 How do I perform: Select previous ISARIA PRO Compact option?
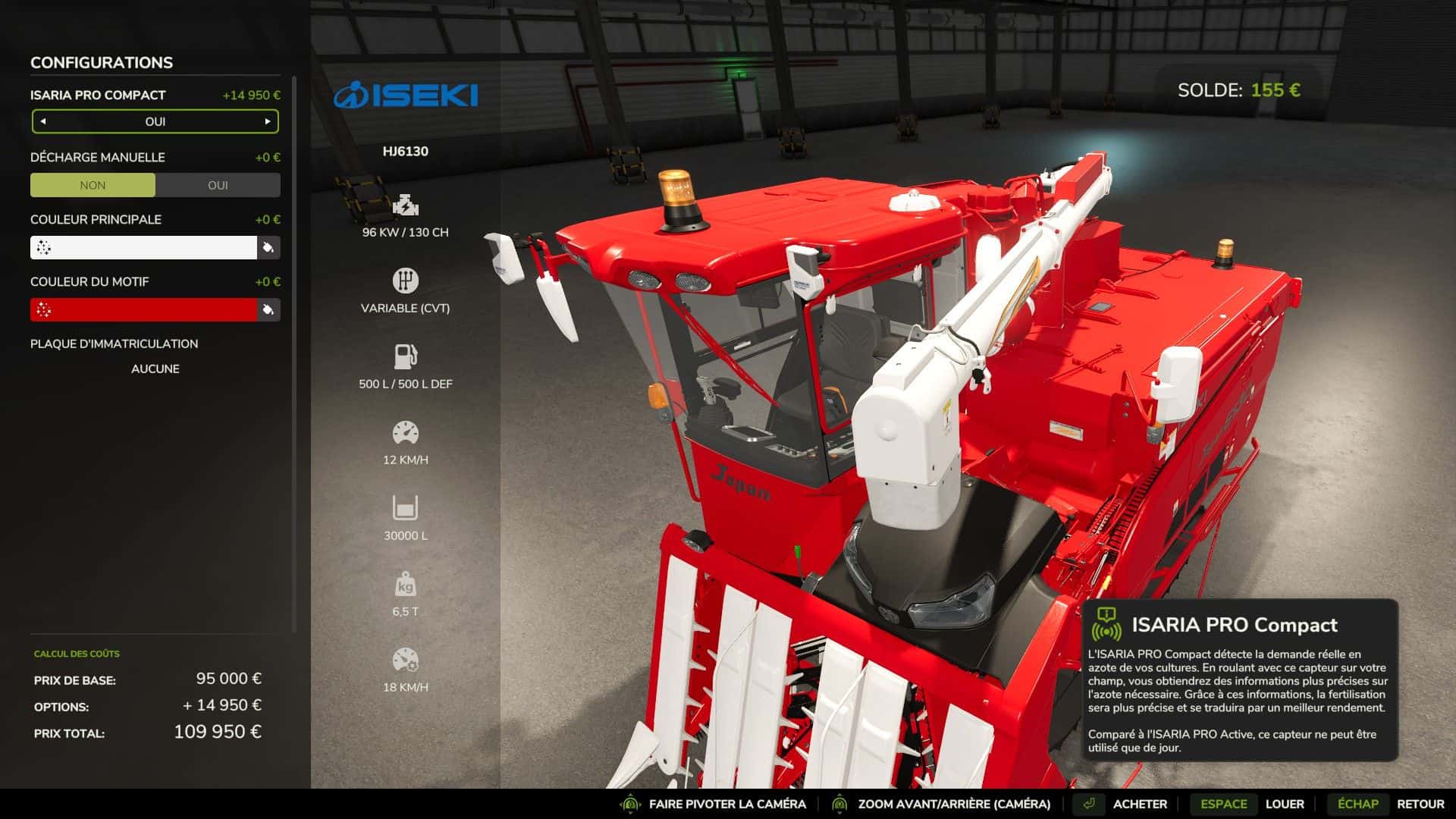tap(43, 121)
